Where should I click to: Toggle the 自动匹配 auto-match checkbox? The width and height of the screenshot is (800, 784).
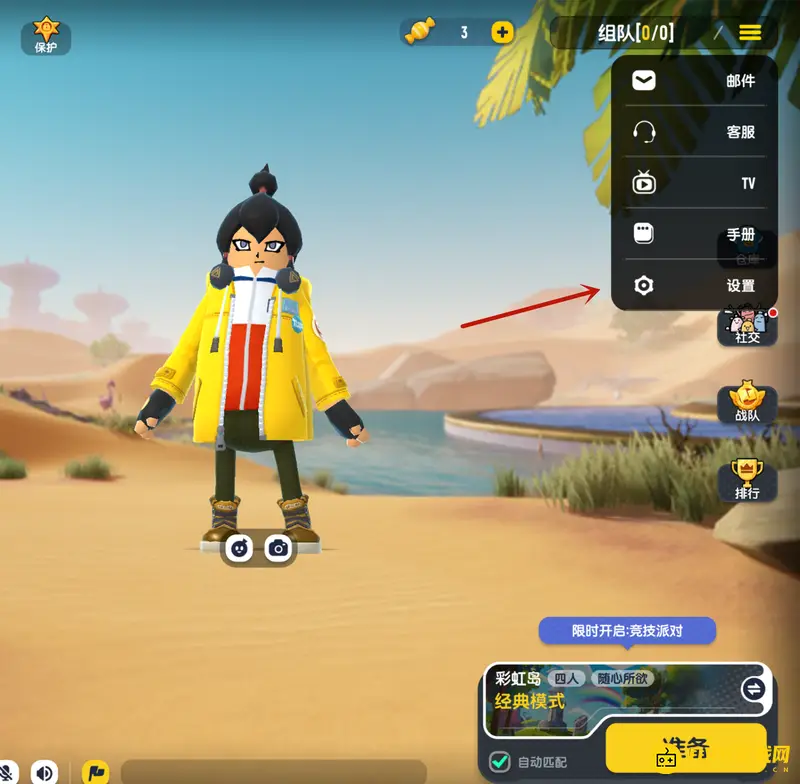point(500,763)
